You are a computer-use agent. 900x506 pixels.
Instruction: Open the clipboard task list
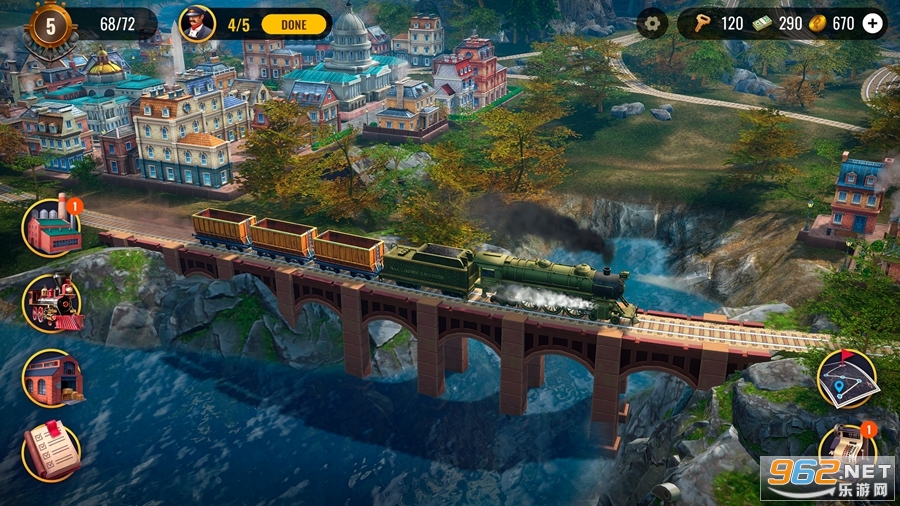[52, 451]
